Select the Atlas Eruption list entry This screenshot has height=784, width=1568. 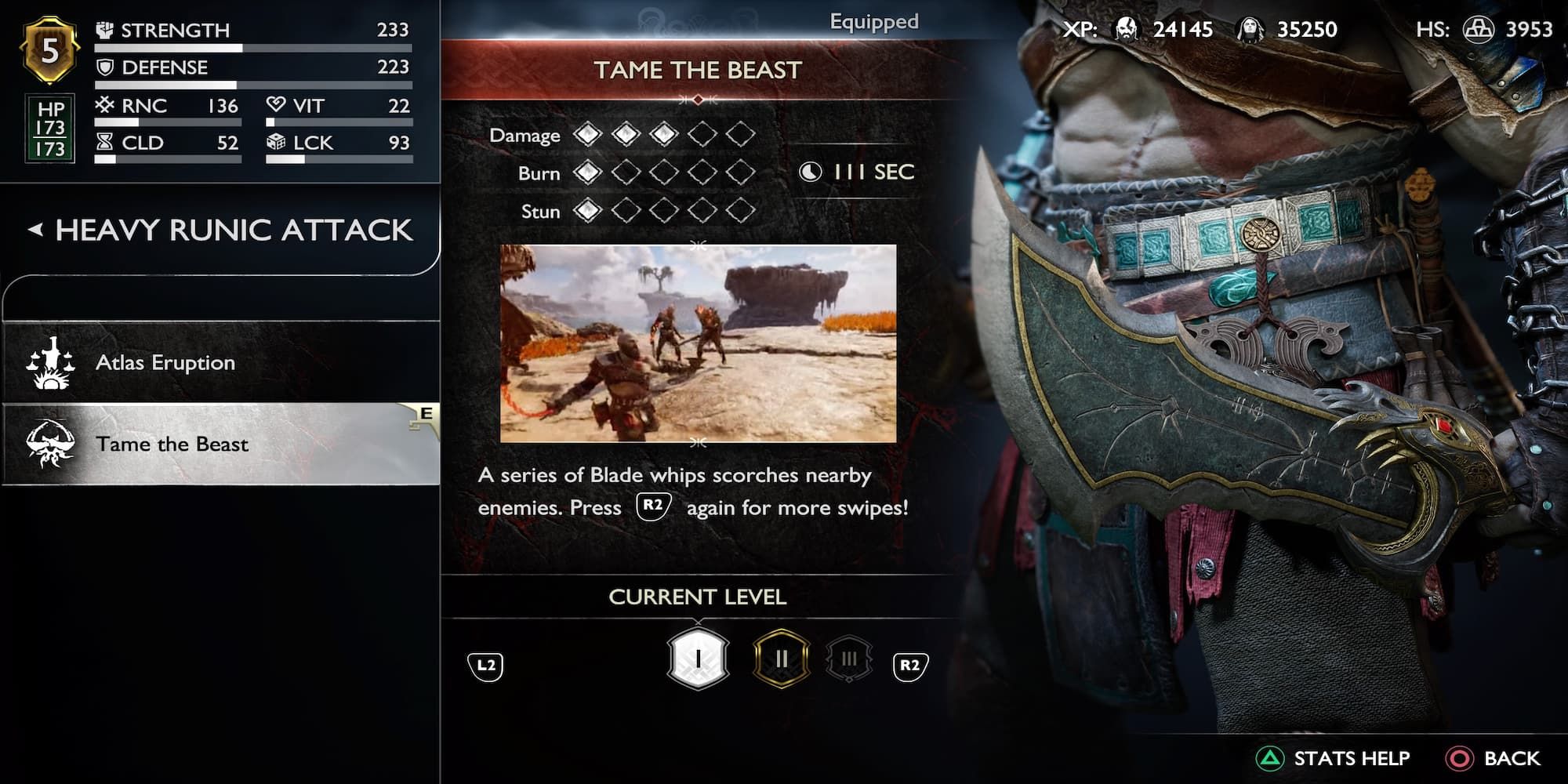[165, 362]
